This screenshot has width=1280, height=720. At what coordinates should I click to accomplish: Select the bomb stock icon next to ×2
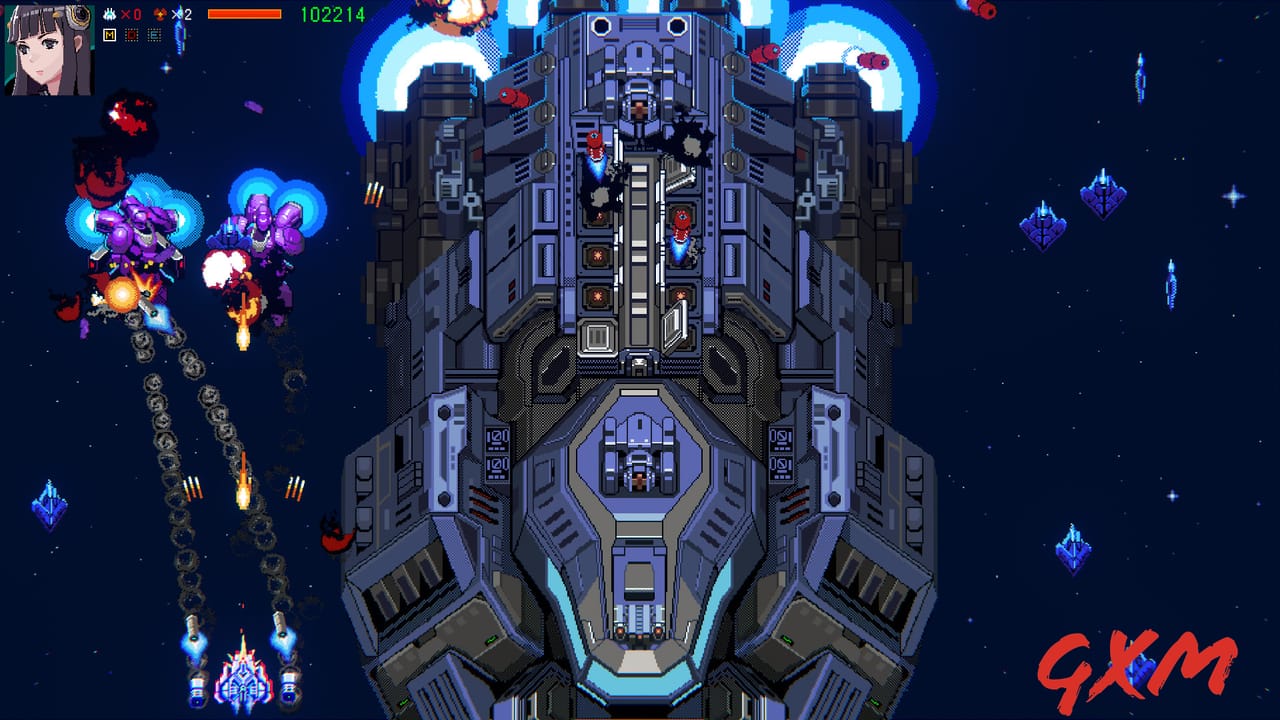click(160, 14)
